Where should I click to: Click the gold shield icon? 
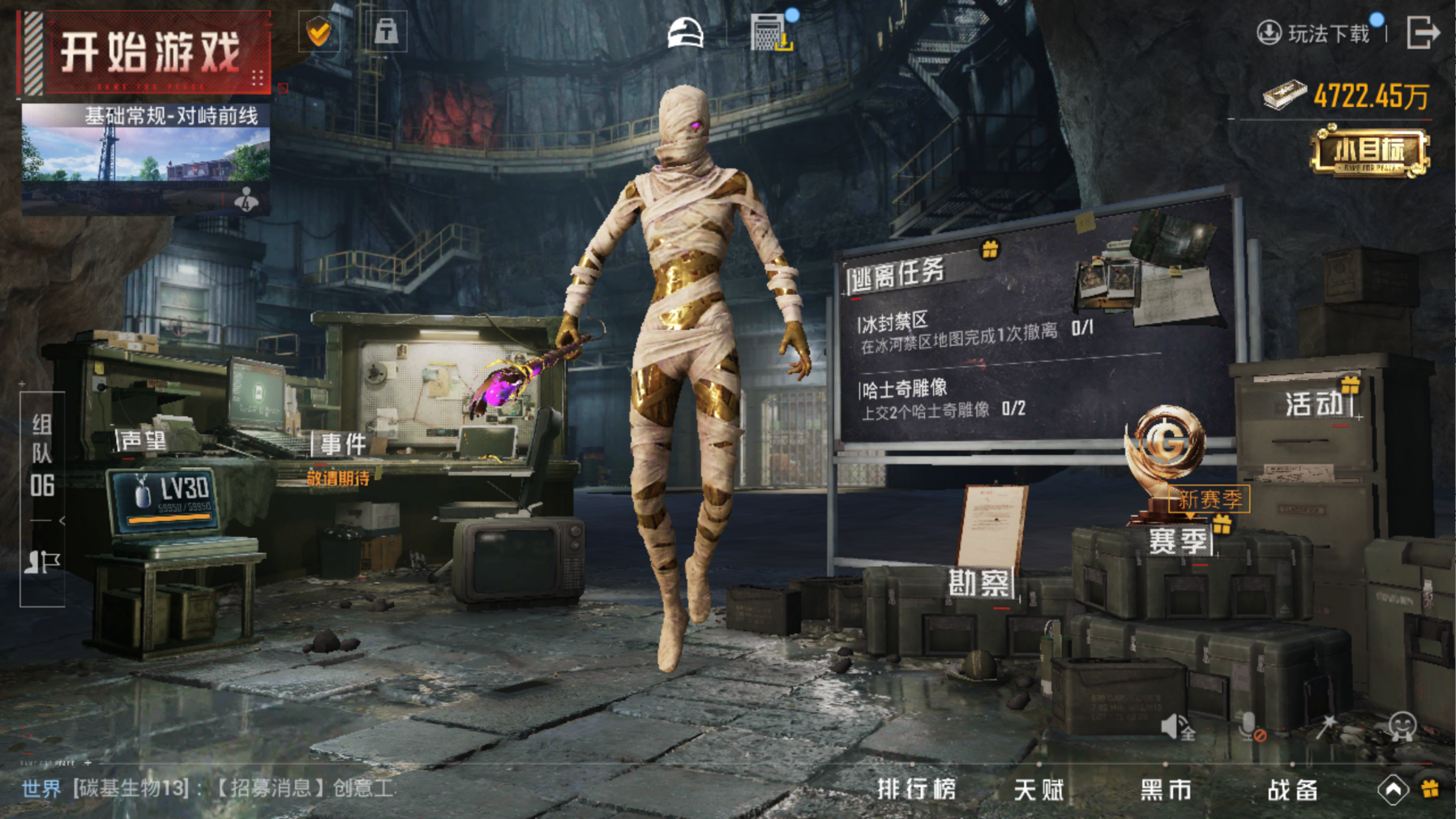(x=319, y=32)
